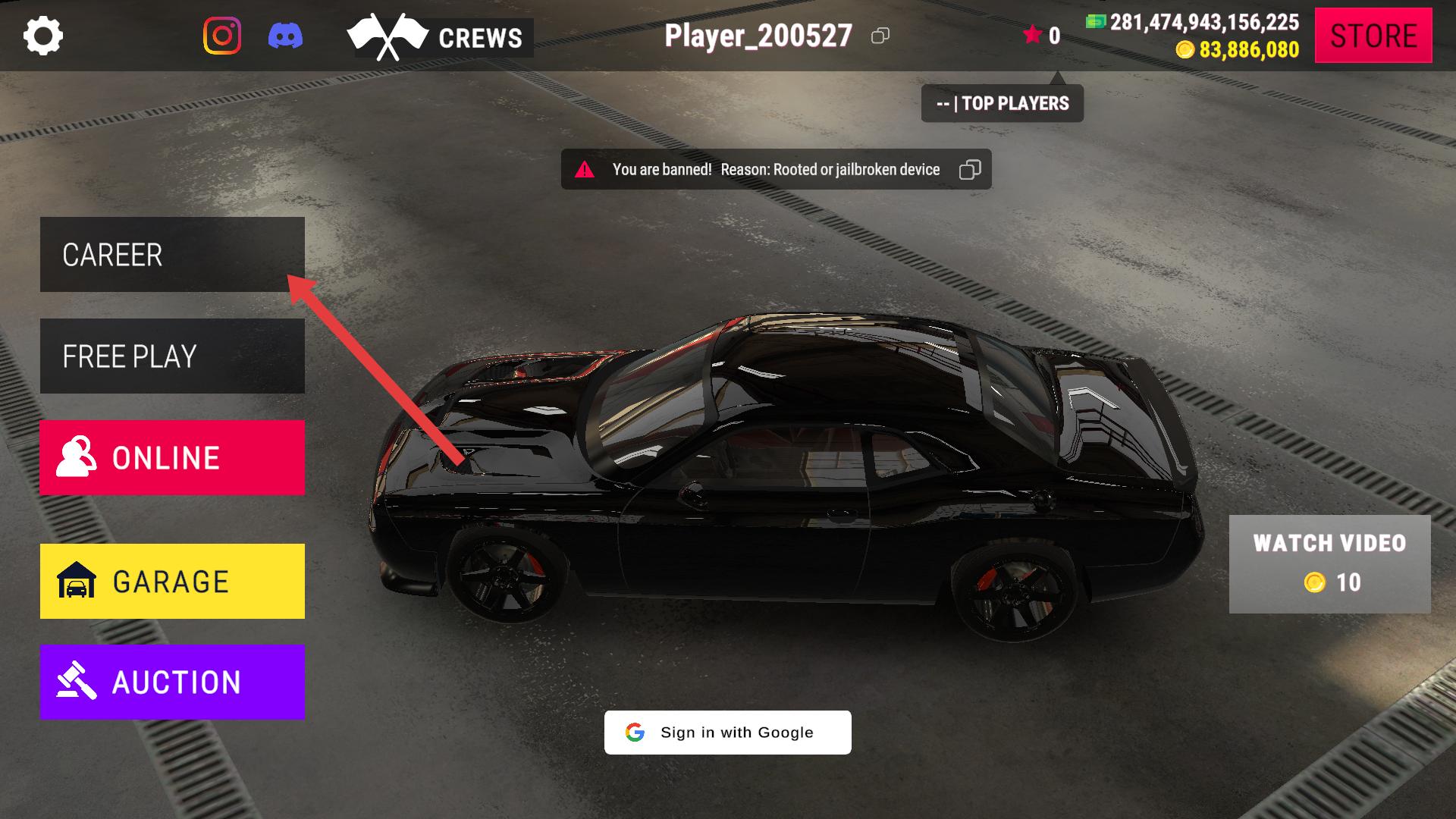Open the Store
Image resolution: width=1456 pixels, height=819 pixels.
[1373, 36]
